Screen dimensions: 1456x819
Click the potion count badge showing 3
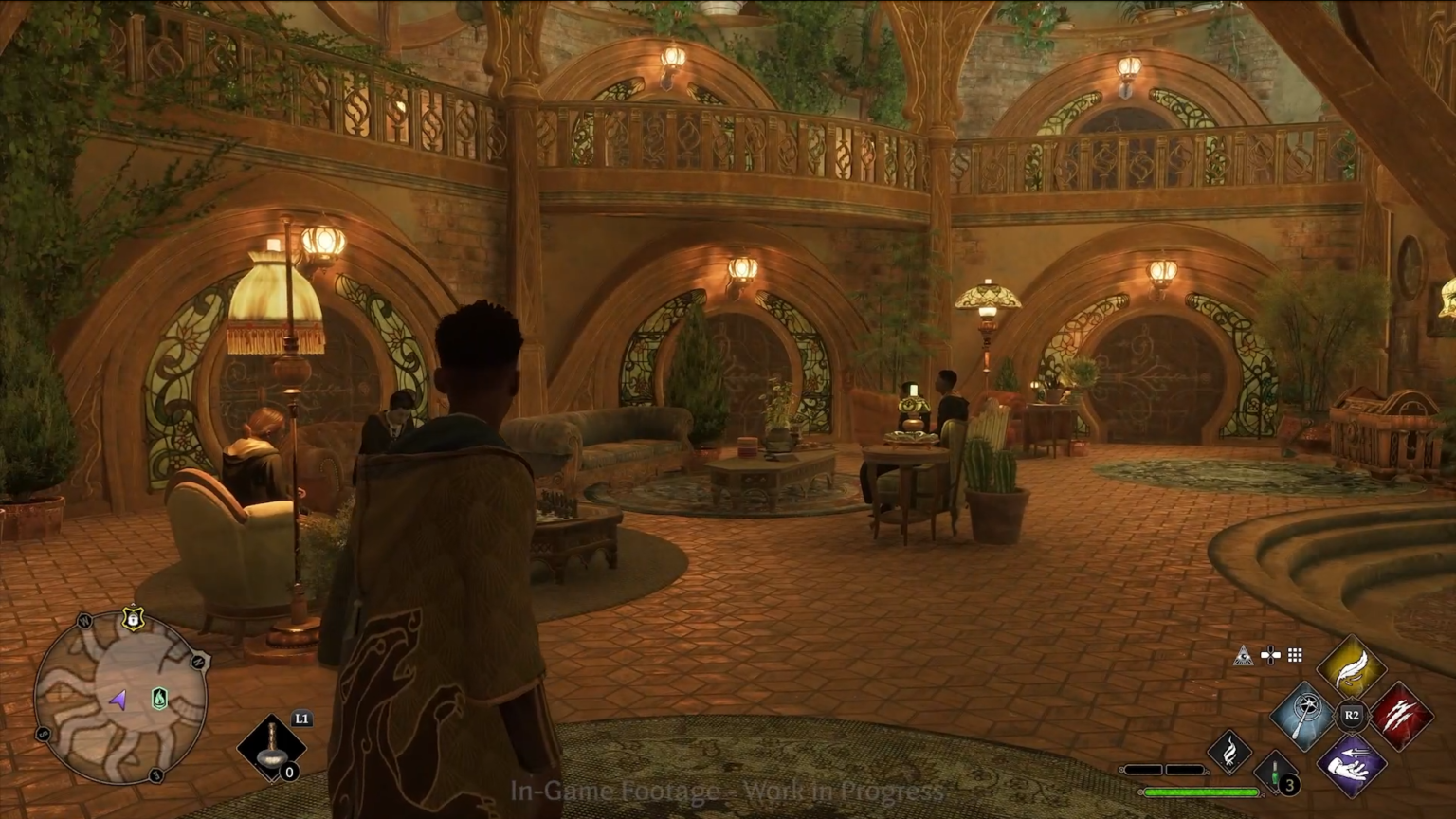pyautogui.click(x=1290, y=785)
